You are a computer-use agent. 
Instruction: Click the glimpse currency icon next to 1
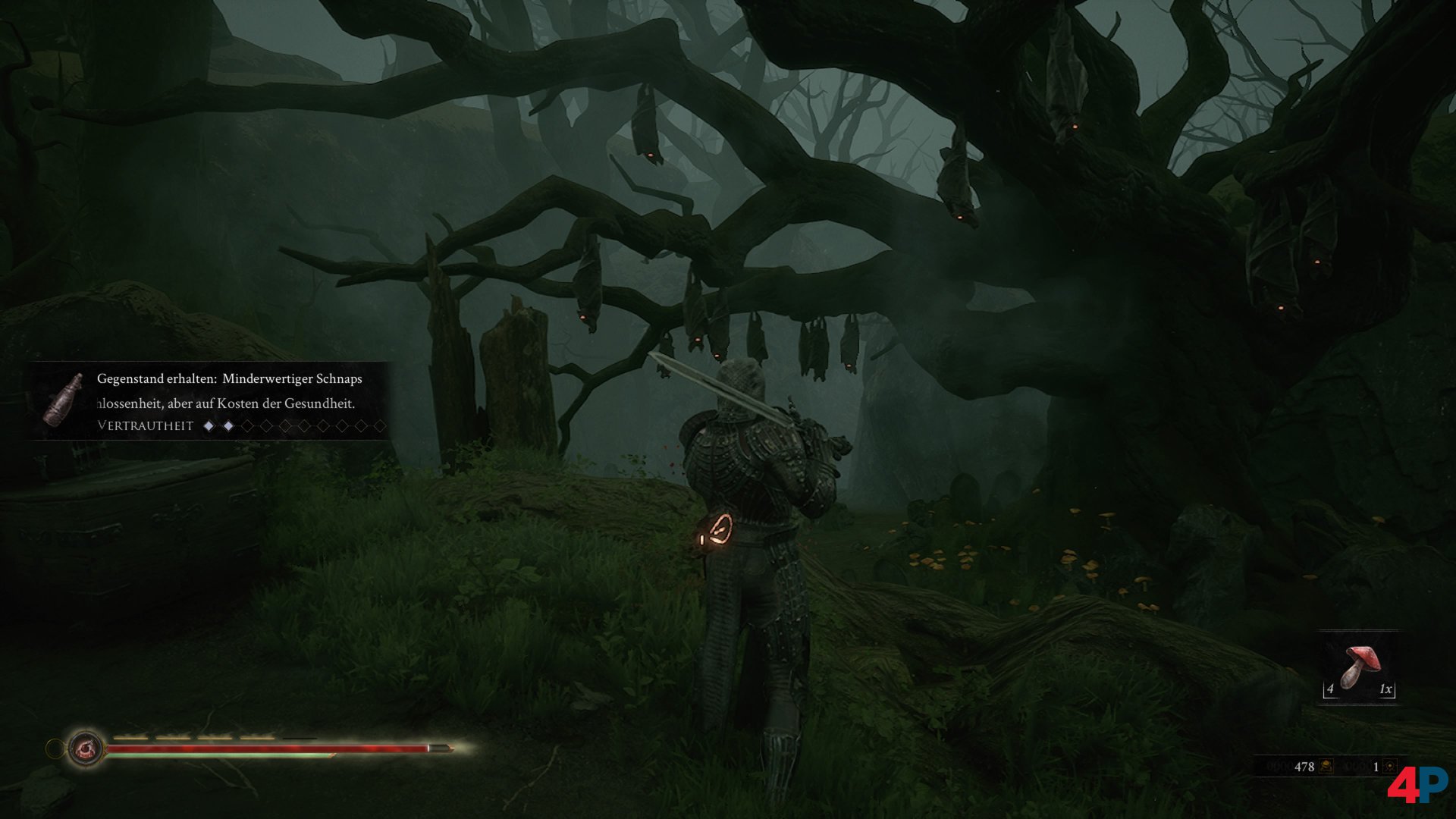(x=1390, y=767)
